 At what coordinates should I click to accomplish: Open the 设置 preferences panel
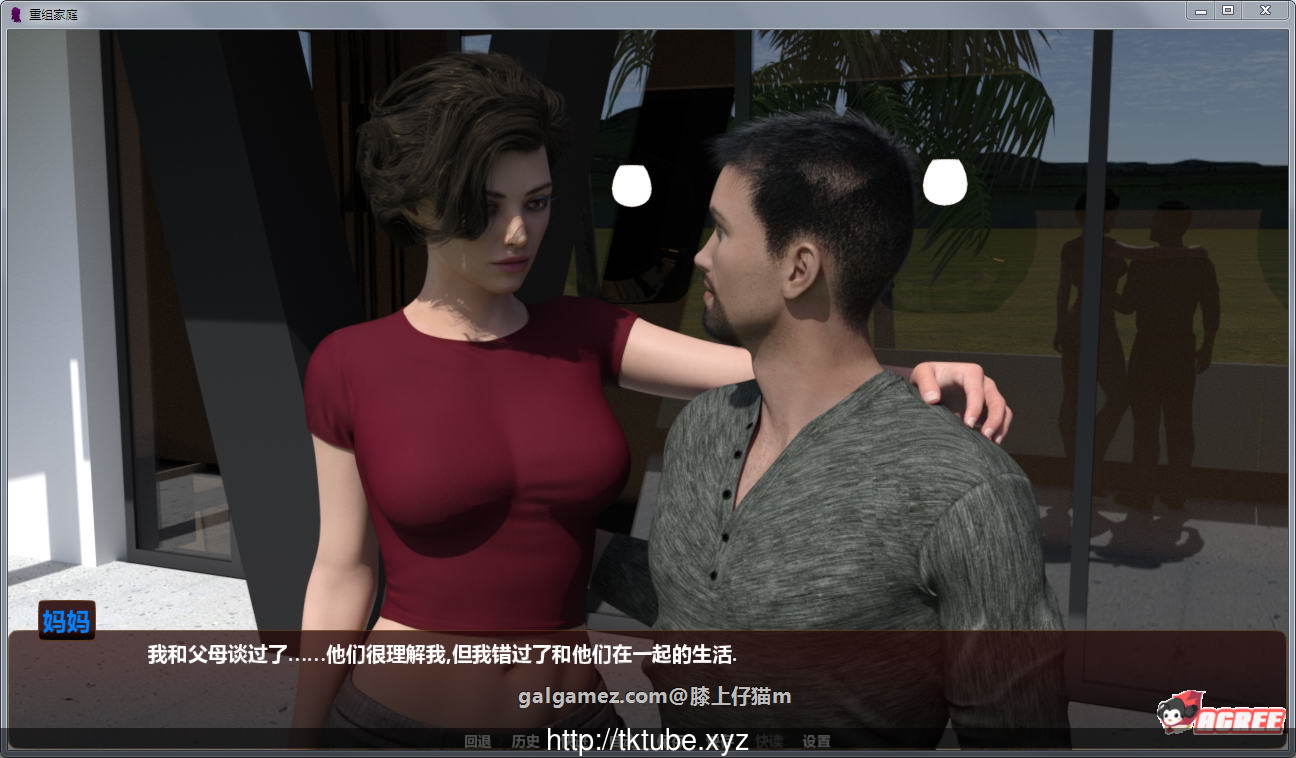pos(816,741)
